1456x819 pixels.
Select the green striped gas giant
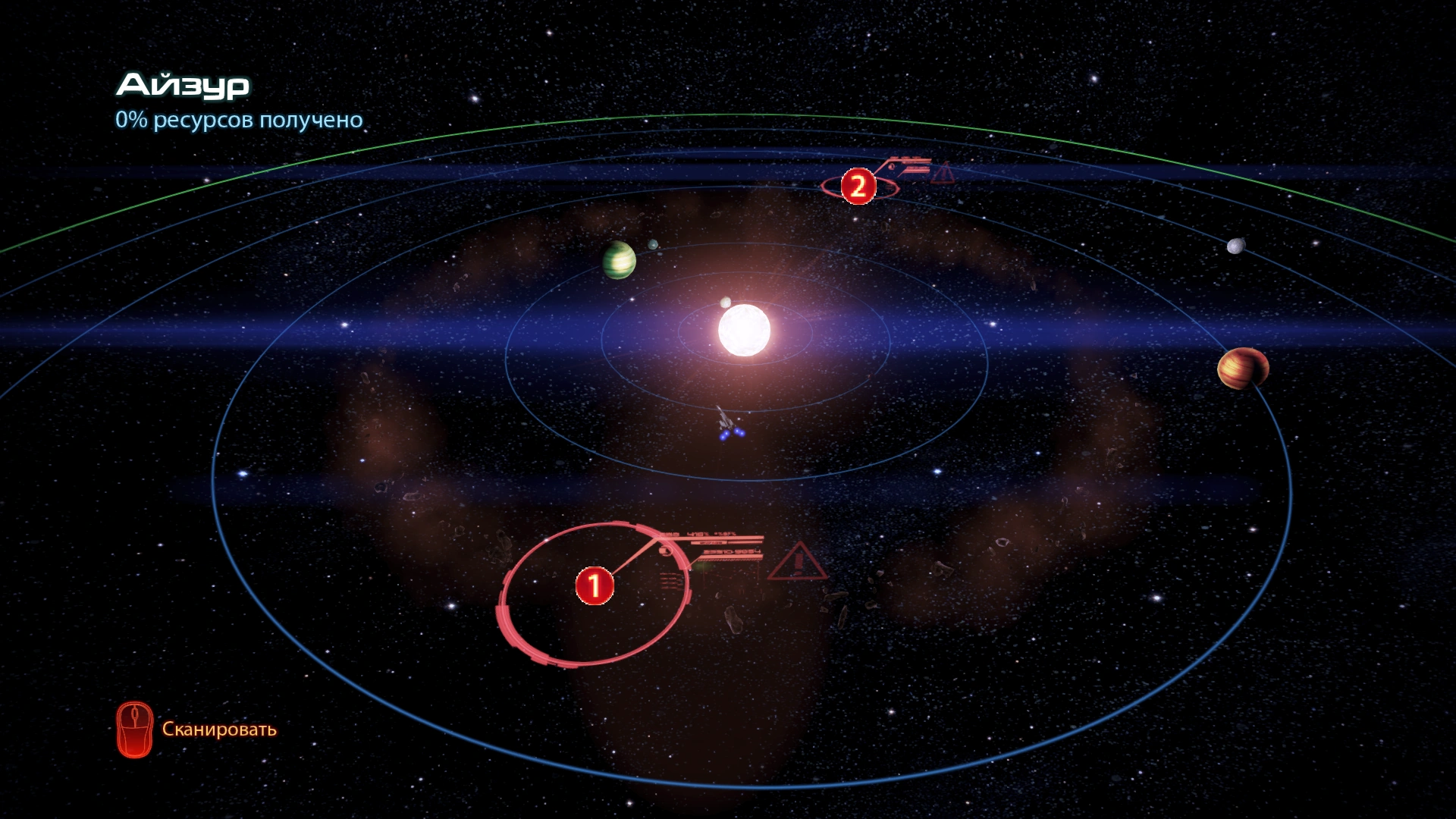tap(619, 260)
